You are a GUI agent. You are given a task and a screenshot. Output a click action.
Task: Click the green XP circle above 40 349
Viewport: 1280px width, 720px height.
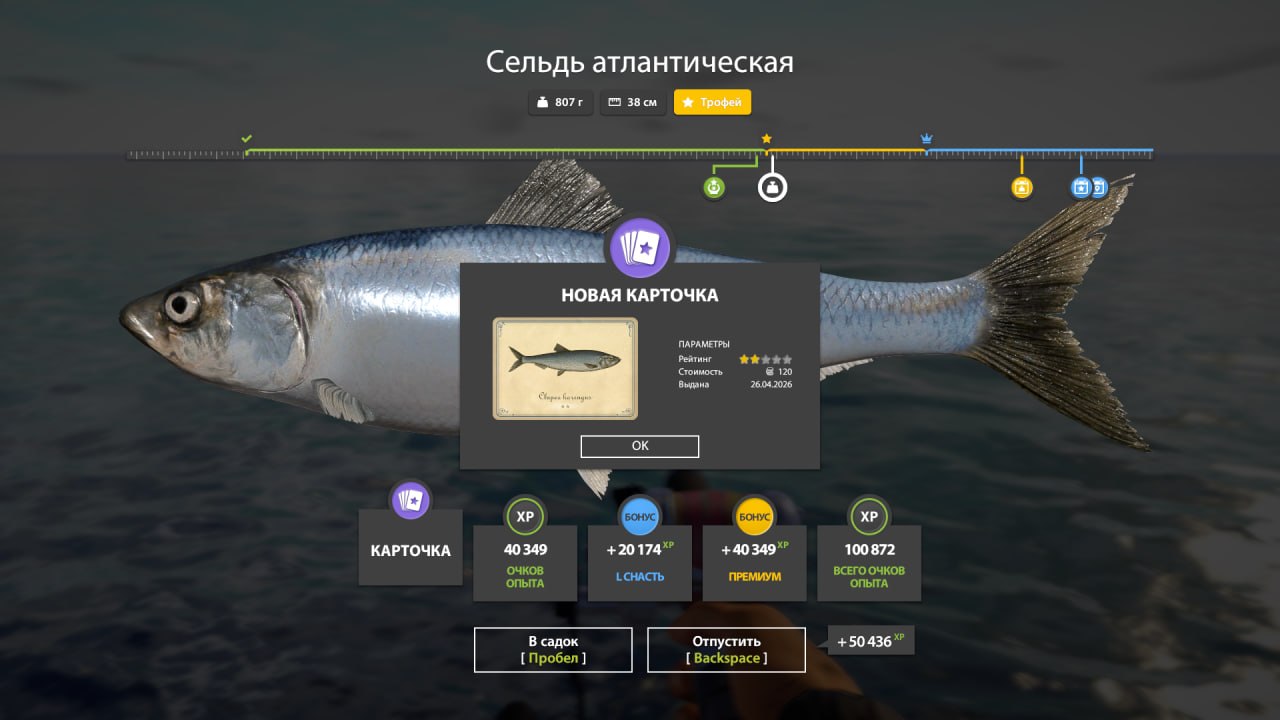coord(524,516)
